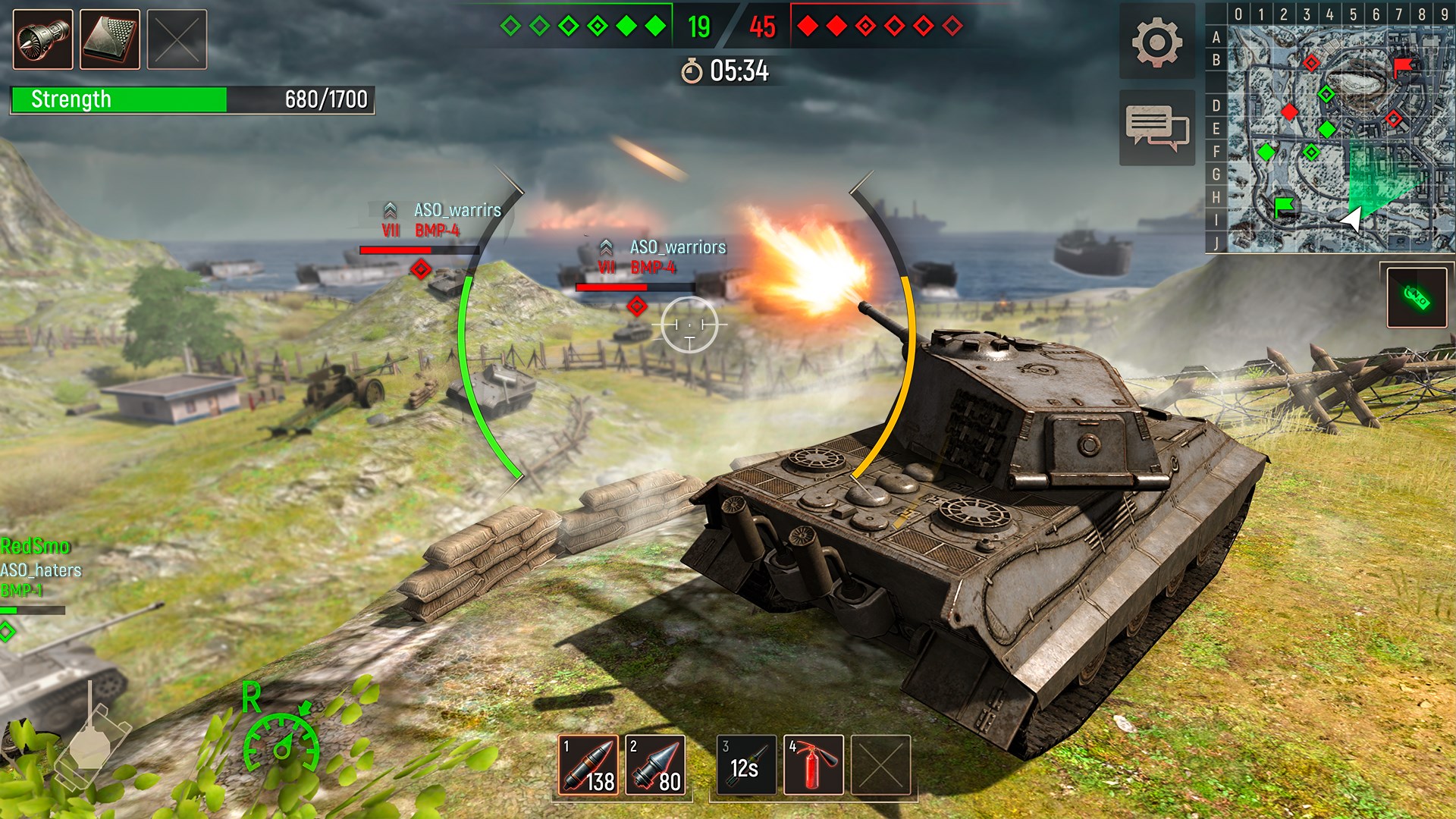The width and height of the screenshot is (1456, 819).
Task: Select the 138-round shell ammo slot
Action: pos(588,764)
